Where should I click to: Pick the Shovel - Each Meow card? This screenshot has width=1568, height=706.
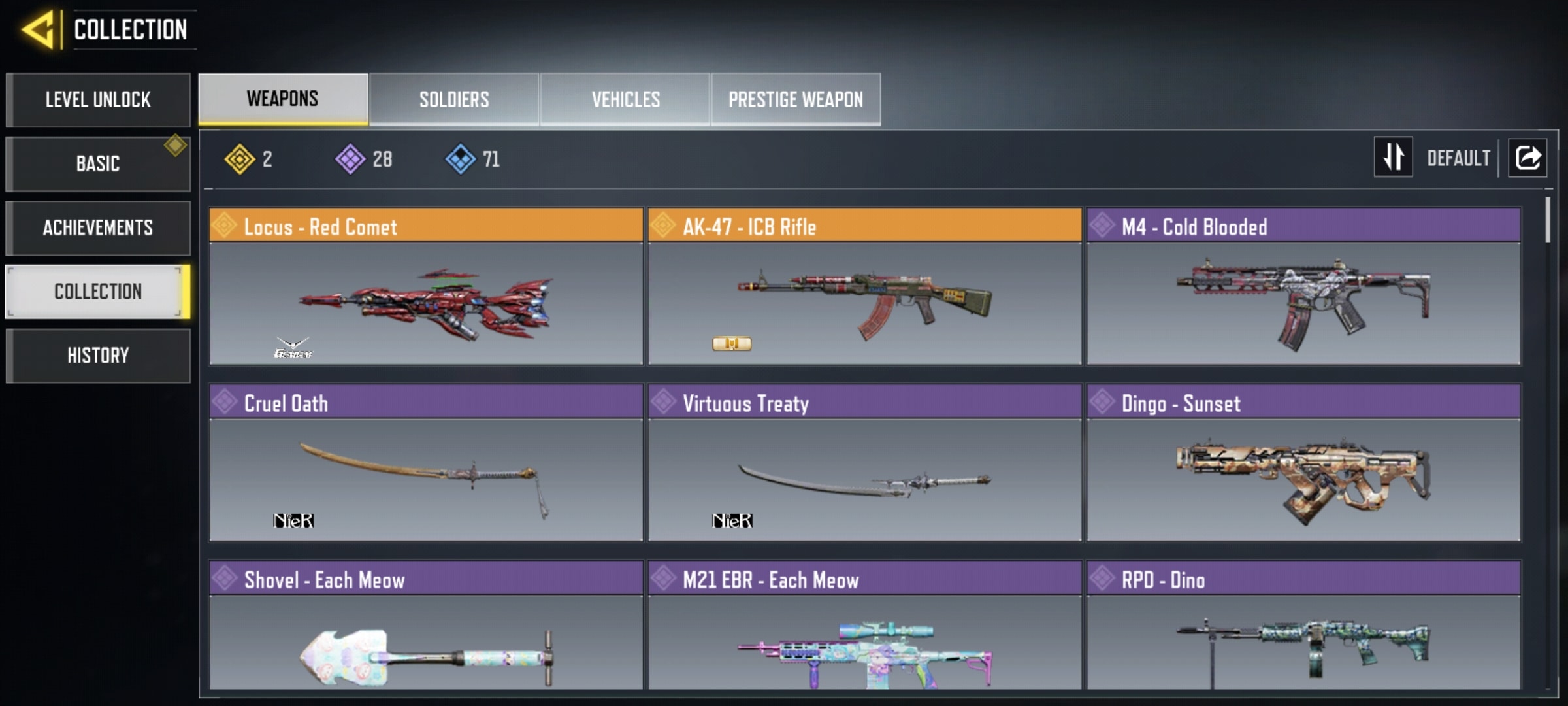[x=426, y=626]
